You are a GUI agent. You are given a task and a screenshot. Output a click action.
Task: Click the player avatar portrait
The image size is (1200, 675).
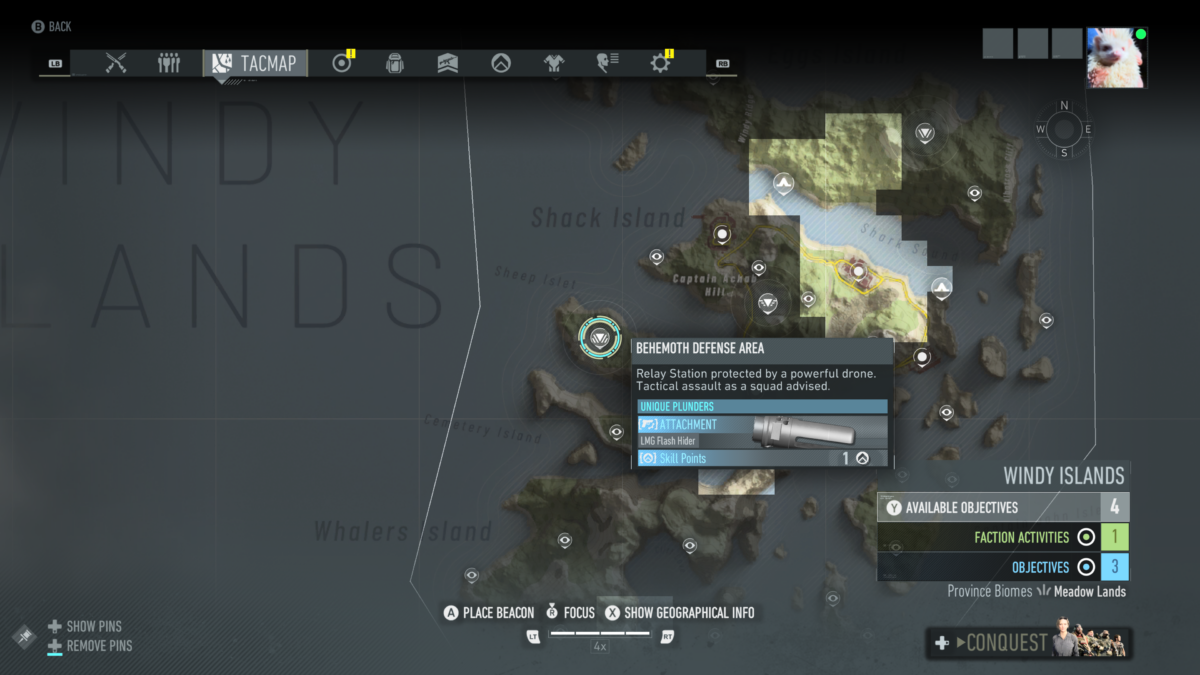pyautogui.click(x=1117, y=58)
